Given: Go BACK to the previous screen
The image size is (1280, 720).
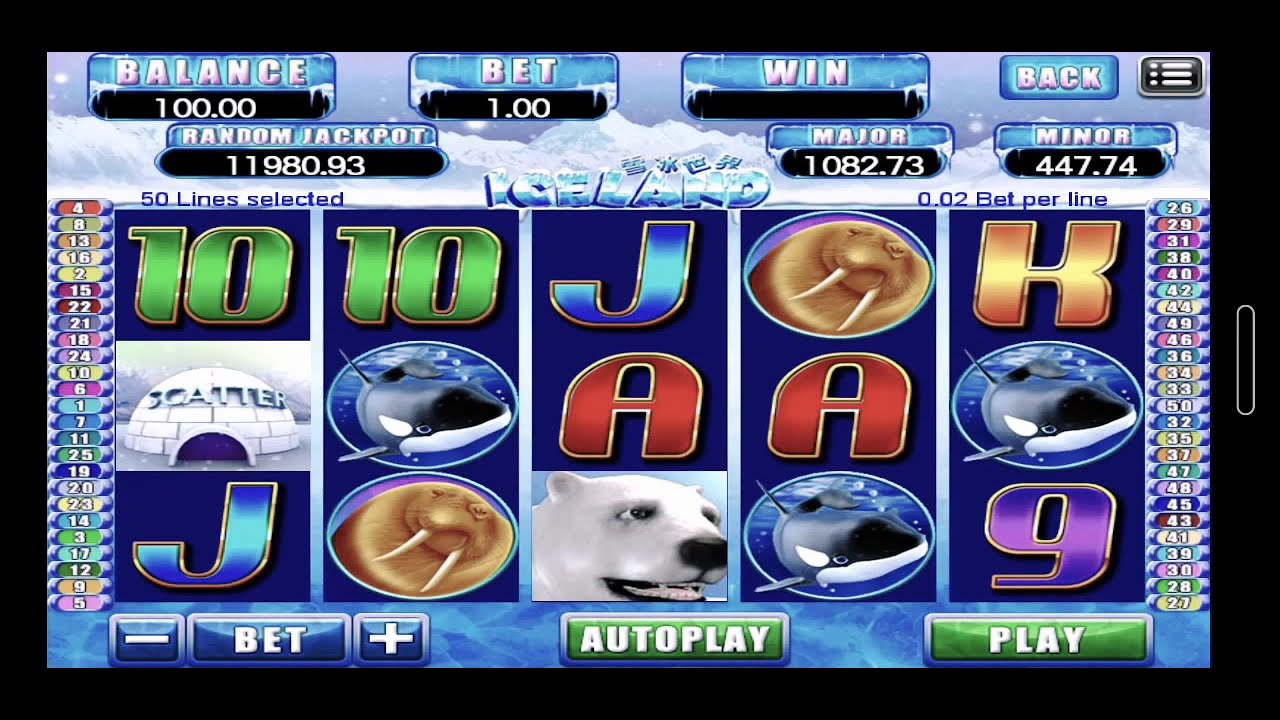Looking at the screenshot, I should tap(1058, 77).
